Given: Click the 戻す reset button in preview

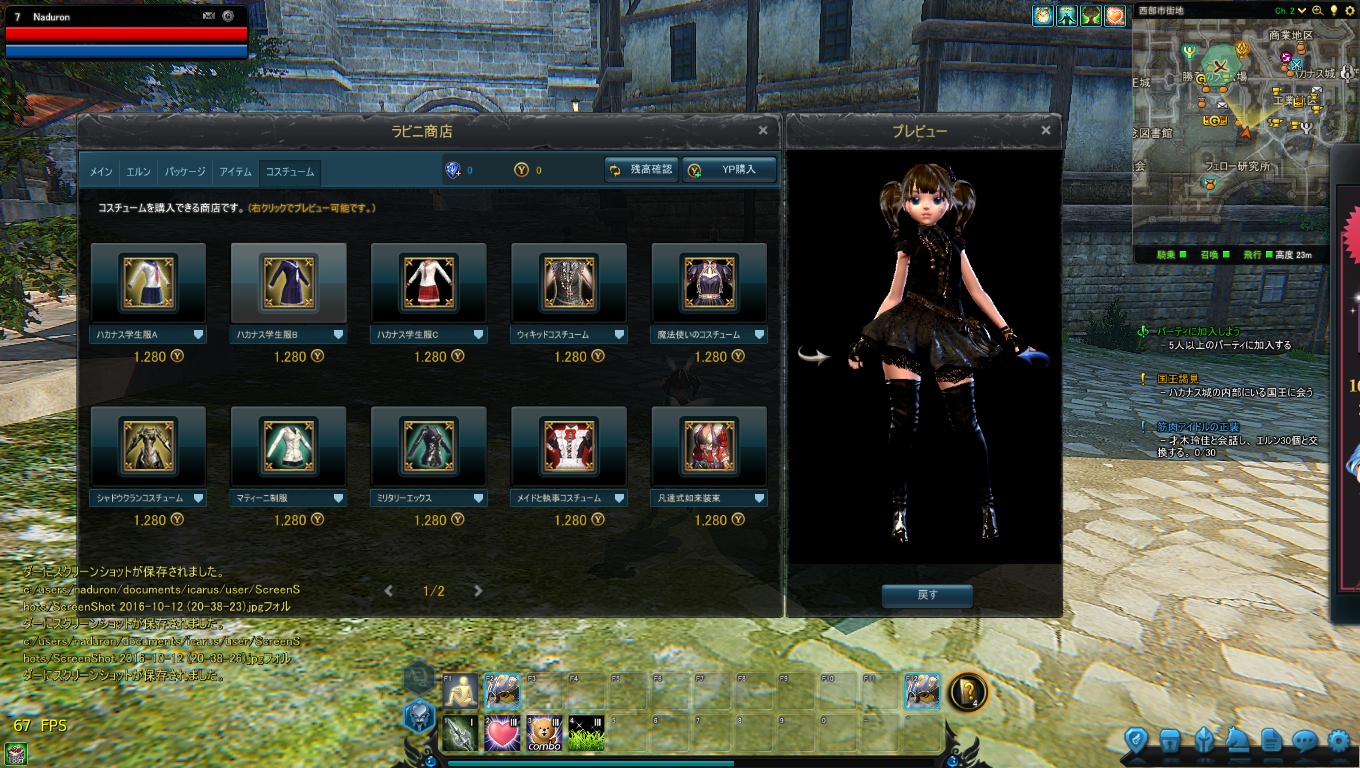Looking at the screenshot, I should (x=927, y=595).
